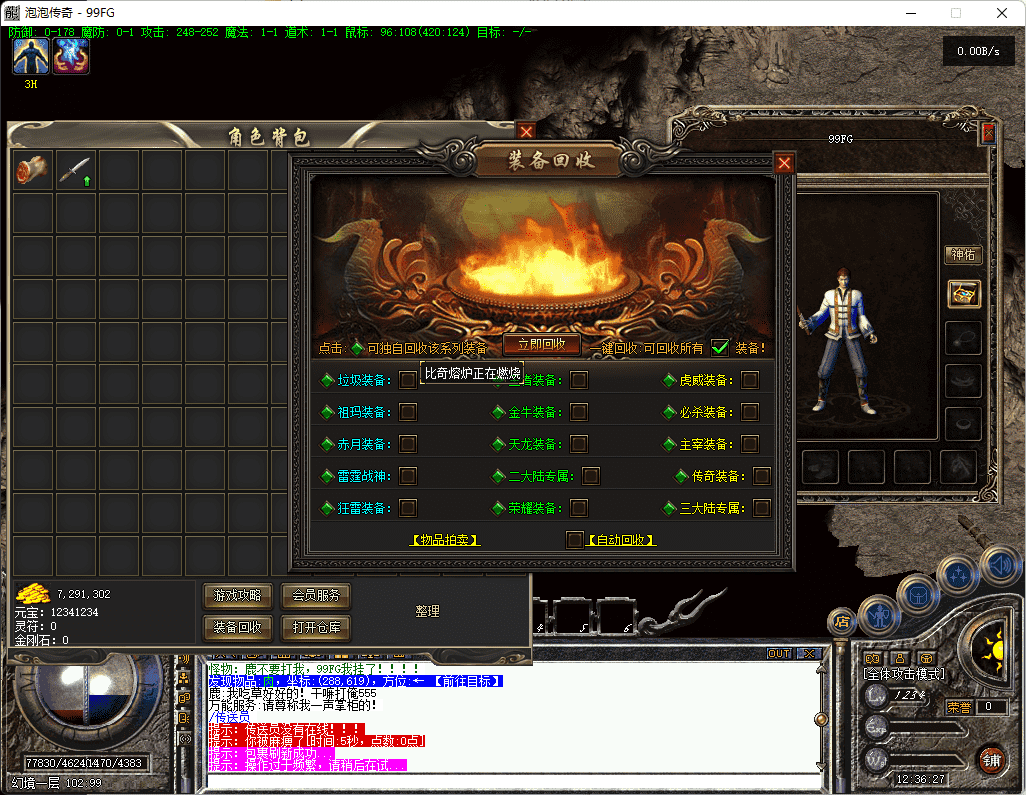
Task: Click the 神佑 button on character panel
Action: tap(964, 255)
